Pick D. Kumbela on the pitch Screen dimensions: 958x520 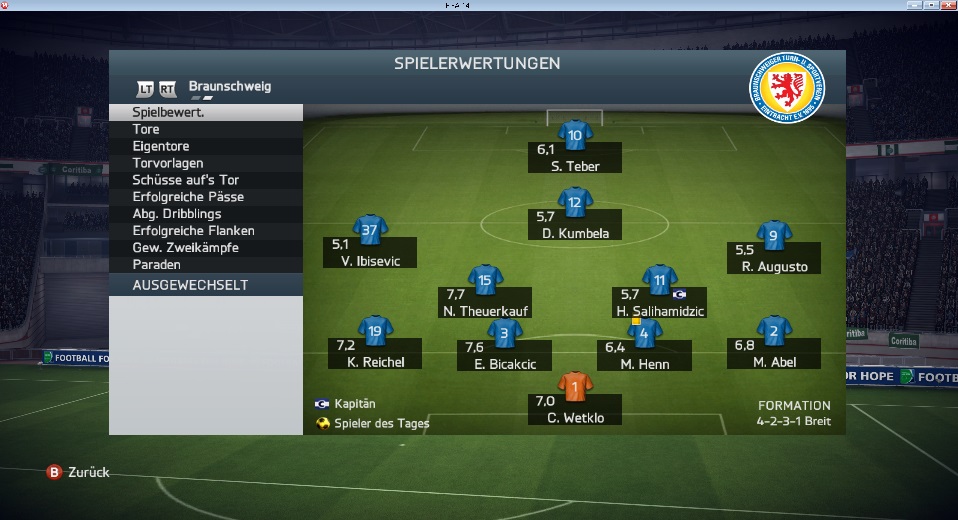coord(574,204)
